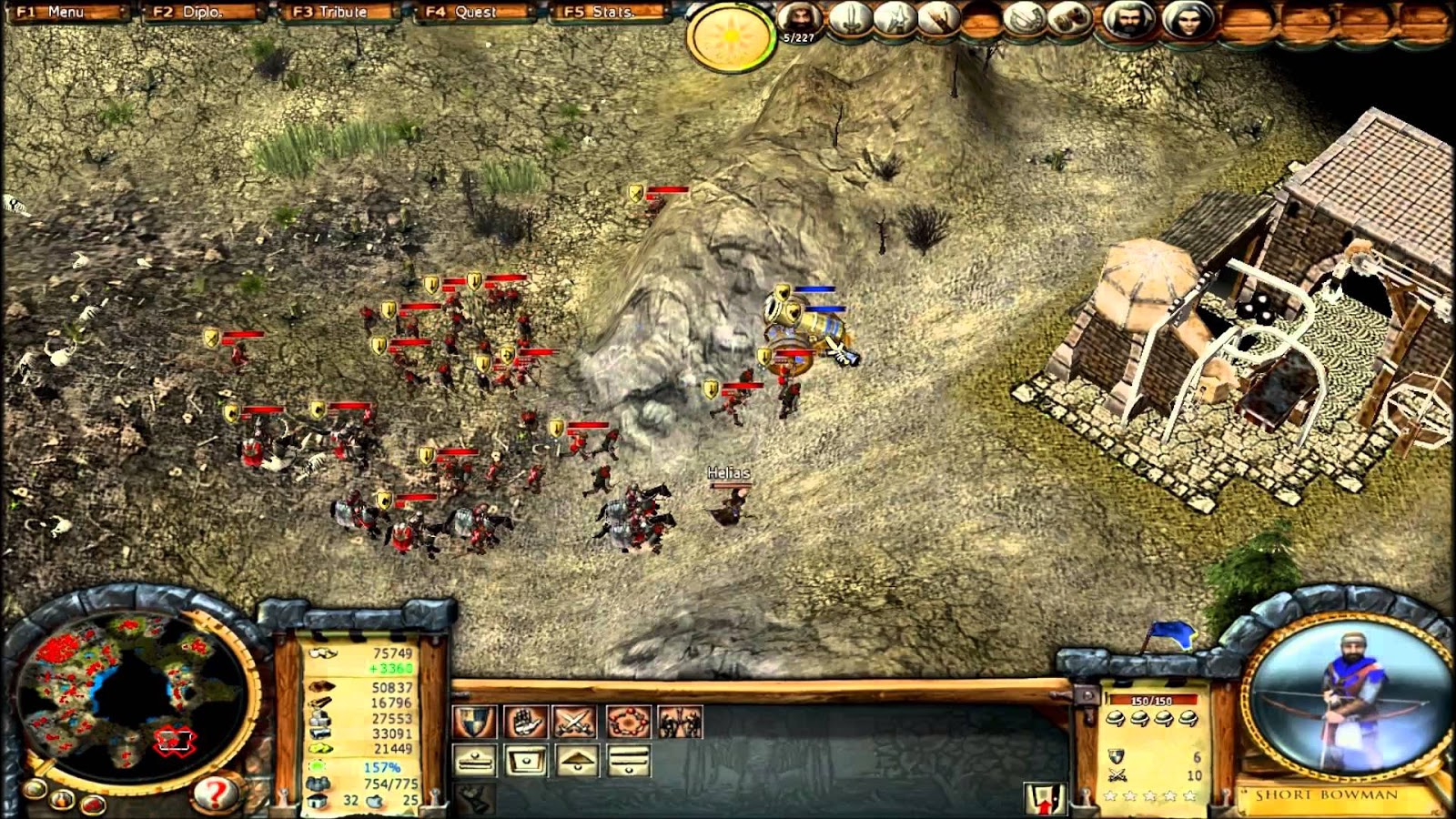Toggle the red overlay button below the minimap
Viewport: 1456px width, 819px height.
(x=92, y=804)
